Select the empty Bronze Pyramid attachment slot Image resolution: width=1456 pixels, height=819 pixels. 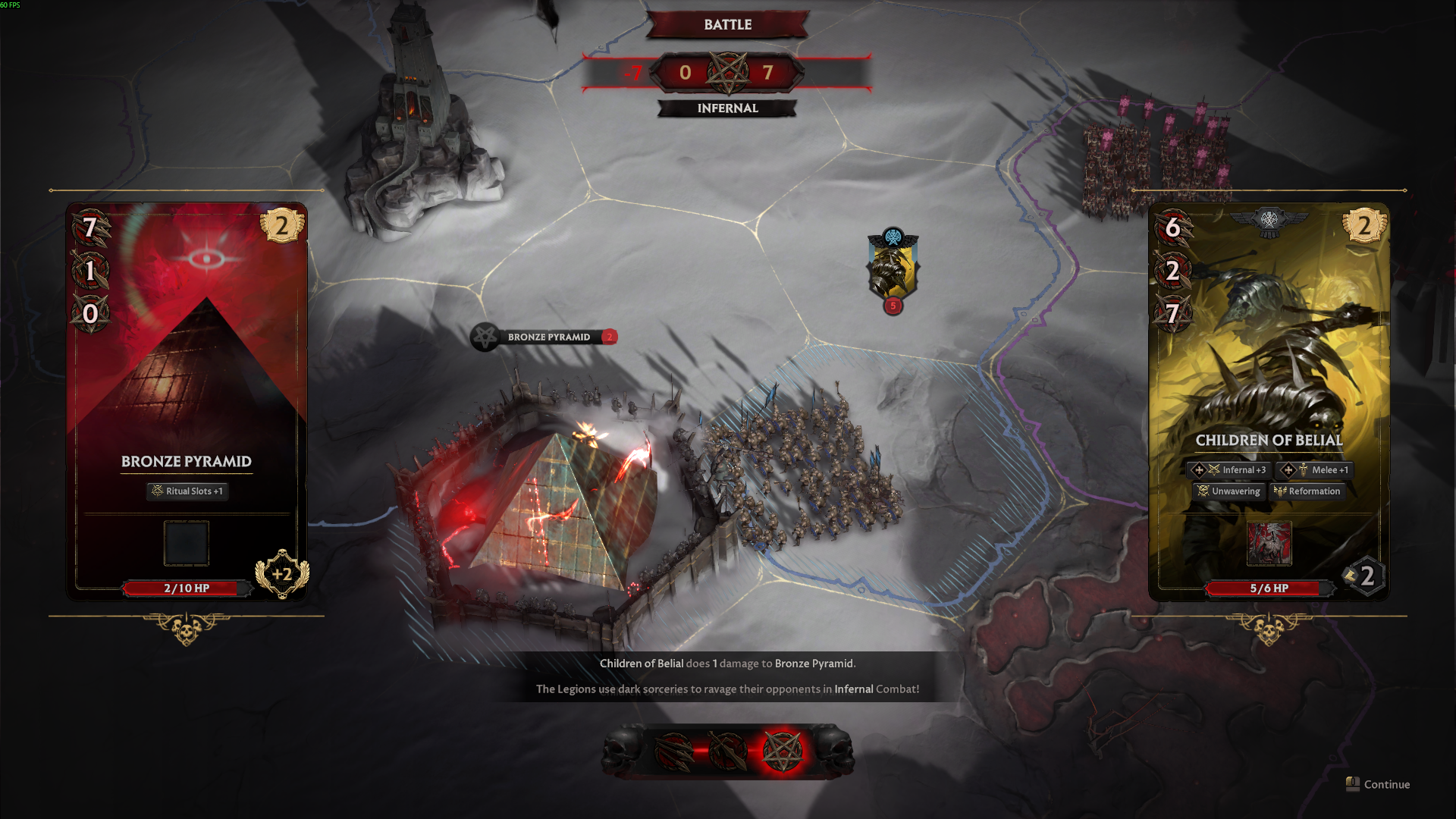pos(187,543)
